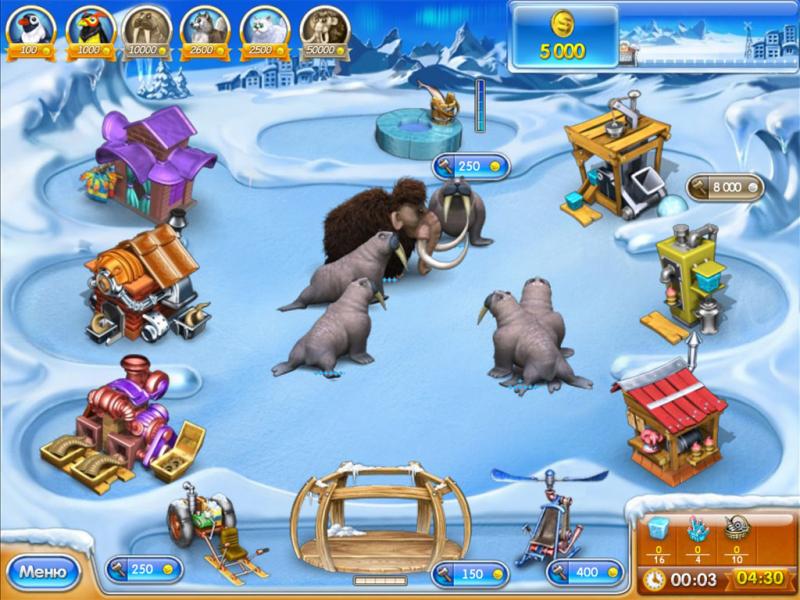
Task: Select the walrus purchase icon priced 10000
Action: [x=149, y=29]
